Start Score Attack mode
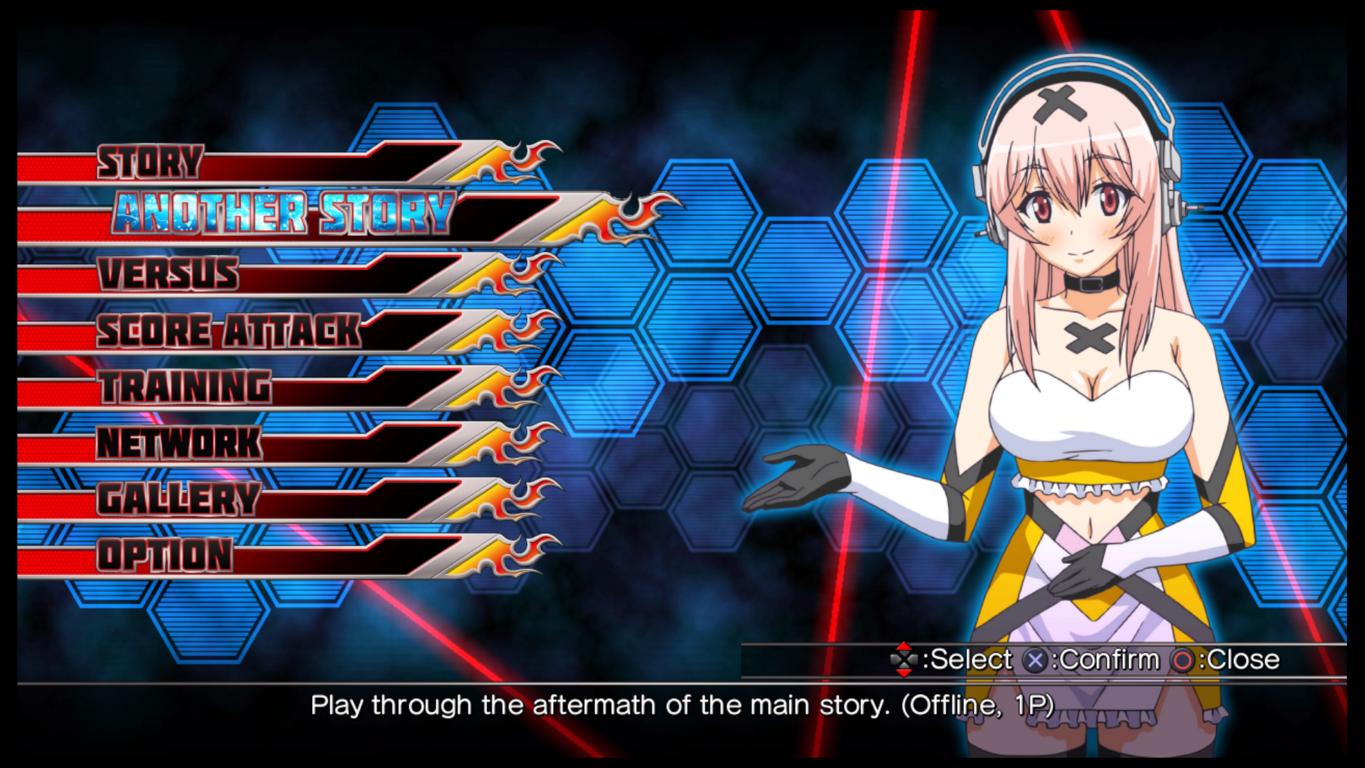This screenshot has height=768, width=1365. pos(228,331)
